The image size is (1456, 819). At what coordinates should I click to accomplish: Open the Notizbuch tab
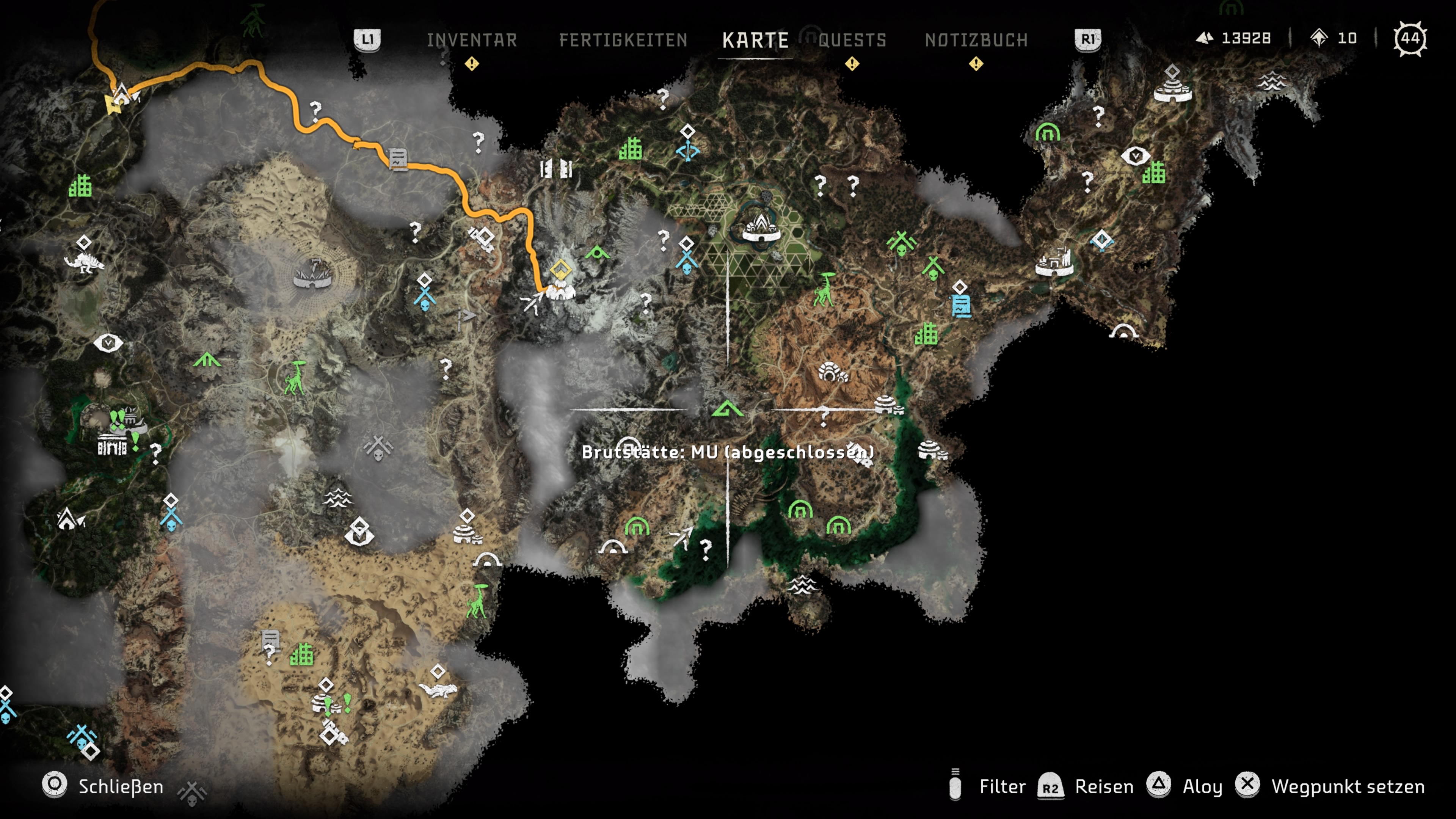976,40
